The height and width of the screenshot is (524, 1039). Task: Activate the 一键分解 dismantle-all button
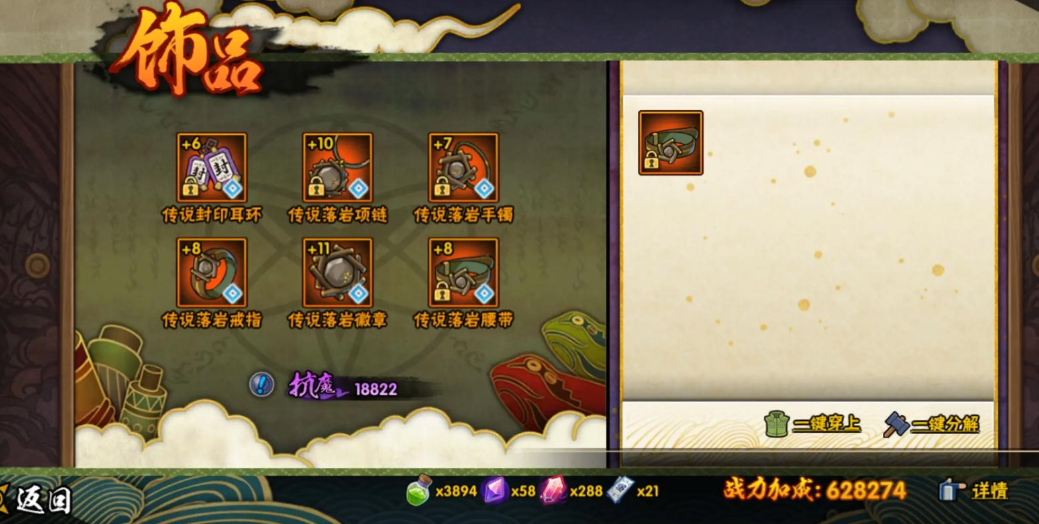click(931, 424)
